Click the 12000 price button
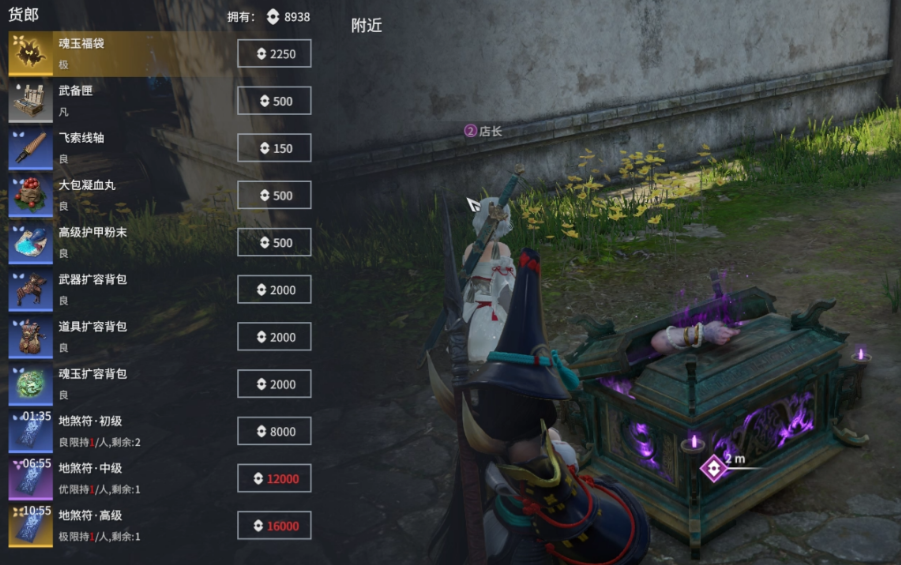This screenshot has height=565, width=901. (x=274, y=478)
